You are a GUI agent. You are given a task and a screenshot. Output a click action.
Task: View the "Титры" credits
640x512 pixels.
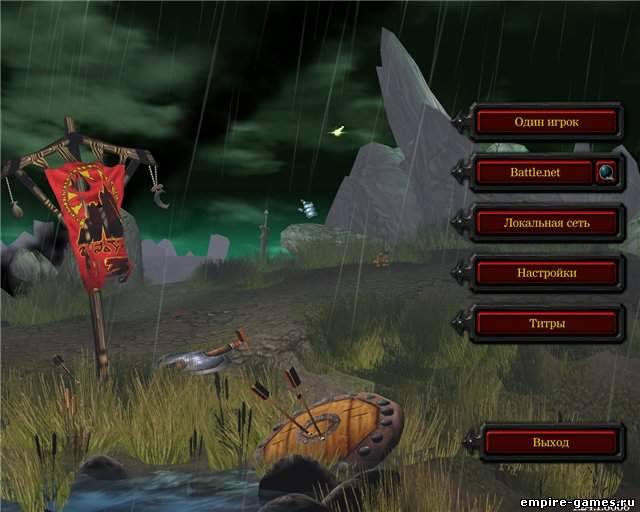click(547, 323)
